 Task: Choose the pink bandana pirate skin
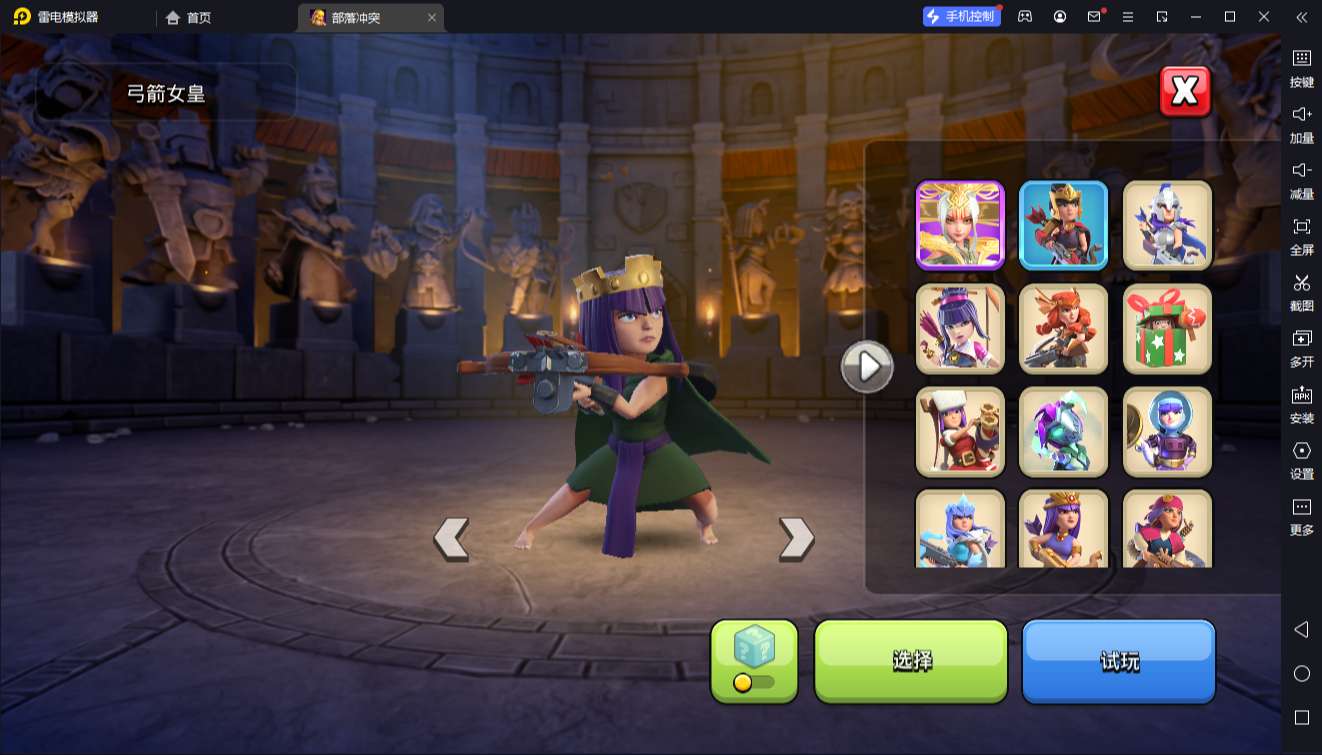[x=1167, y=528]
